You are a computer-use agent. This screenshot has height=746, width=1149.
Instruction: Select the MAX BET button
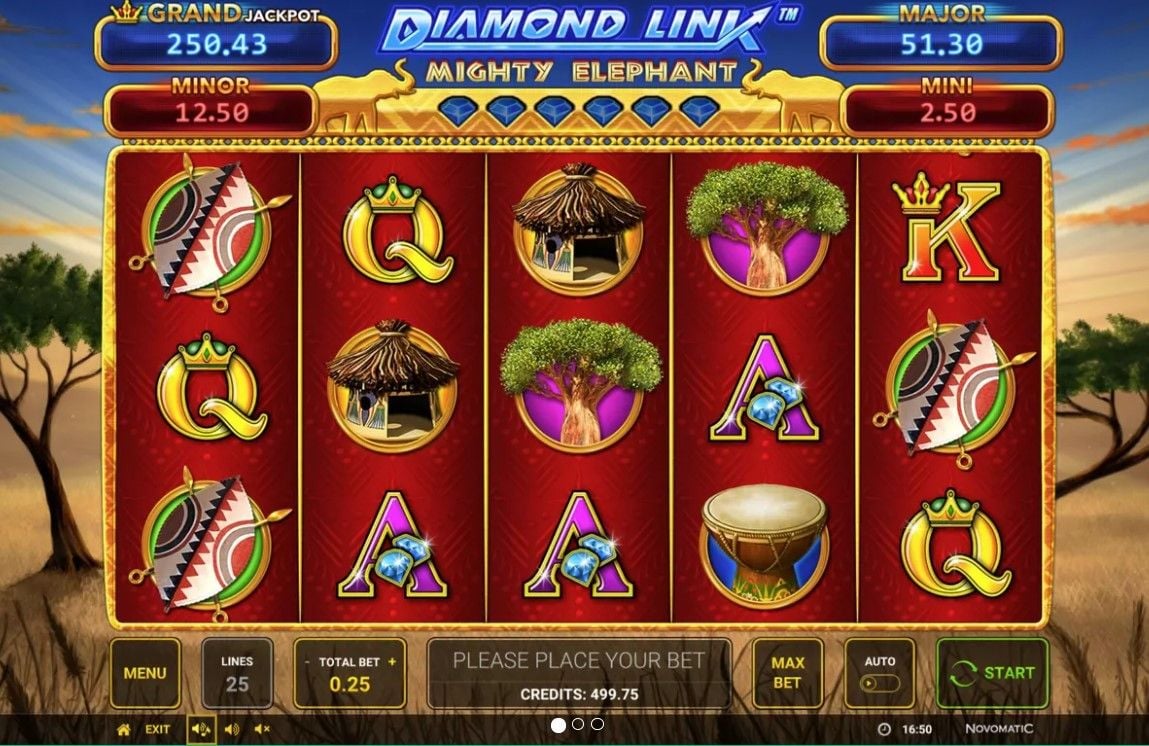[x=787, y=673]
